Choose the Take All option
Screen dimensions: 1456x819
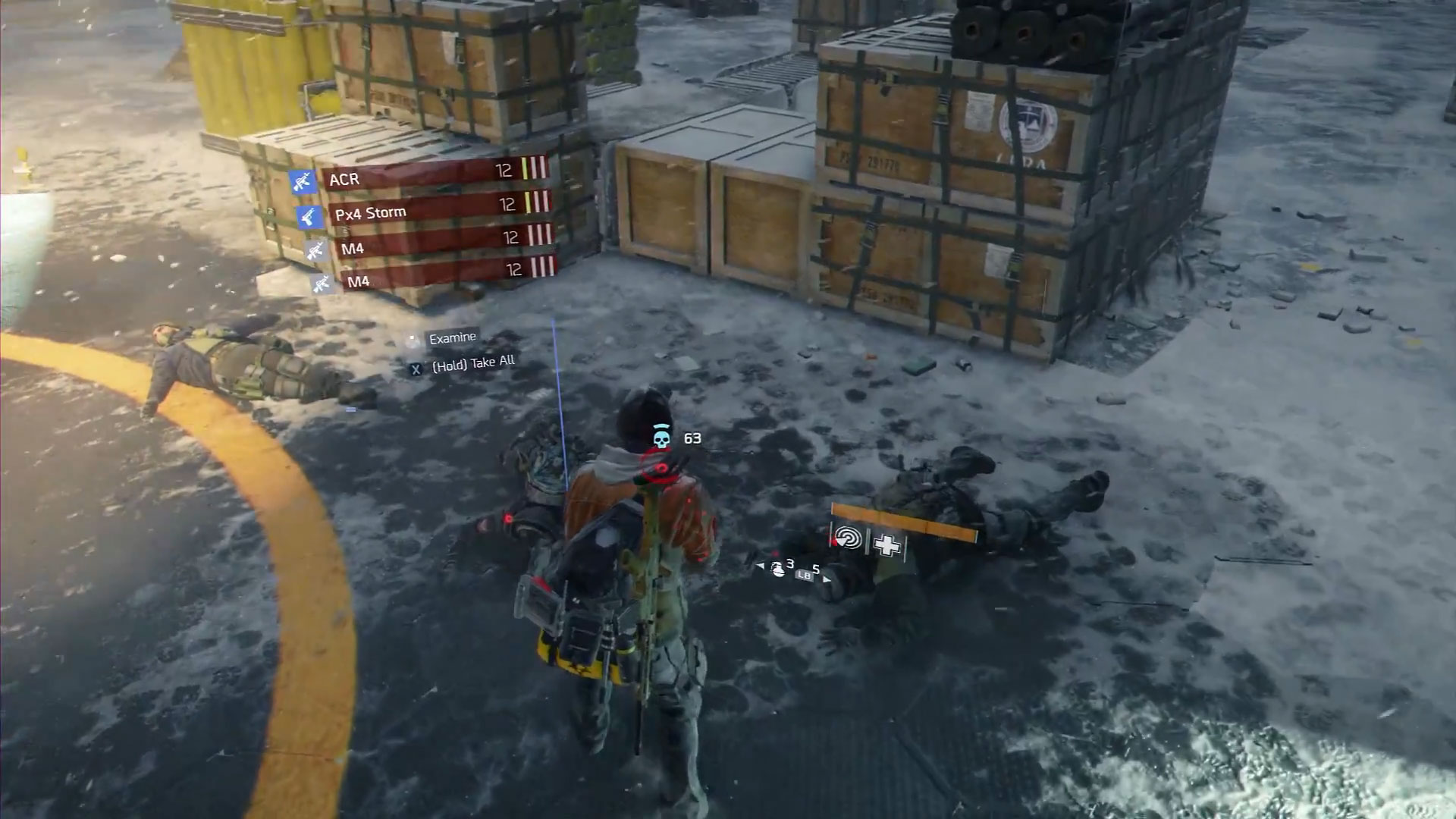(472, 364)
